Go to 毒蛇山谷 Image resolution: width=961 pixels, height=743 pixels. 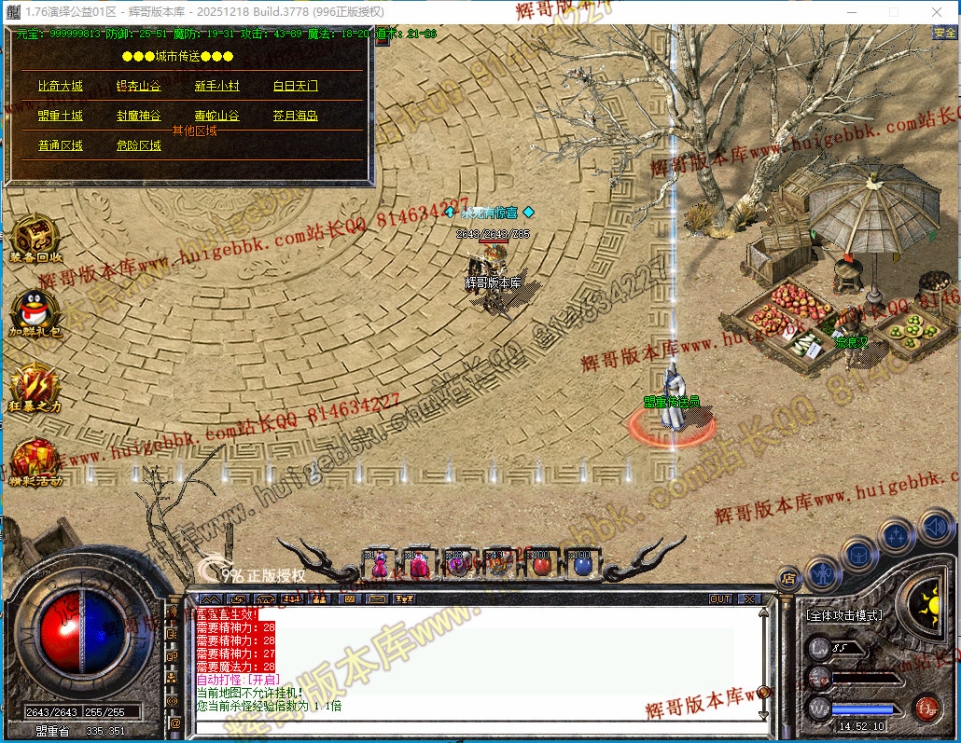point(216,116)
